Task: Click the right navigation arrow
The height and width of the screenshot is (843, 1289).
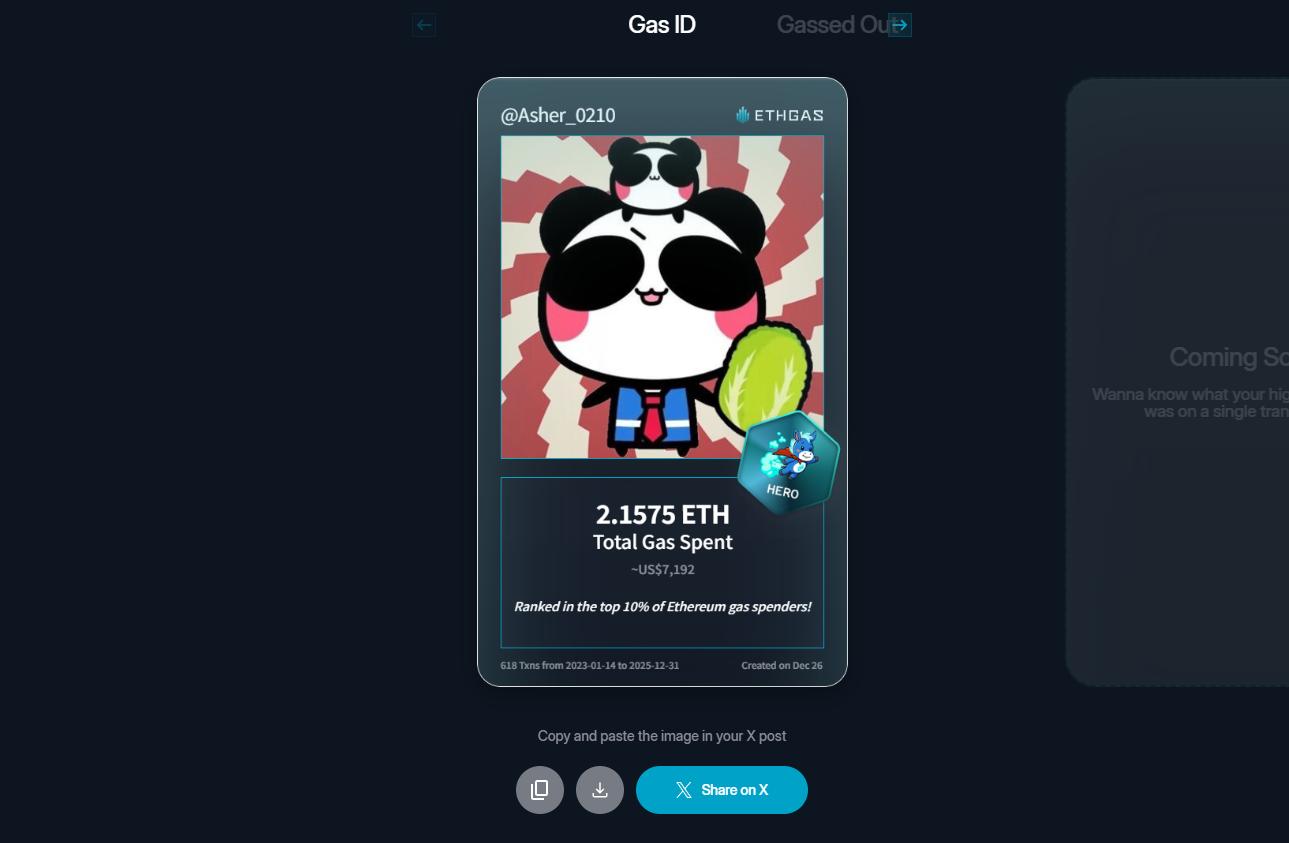Action: [x=899, y=25]
